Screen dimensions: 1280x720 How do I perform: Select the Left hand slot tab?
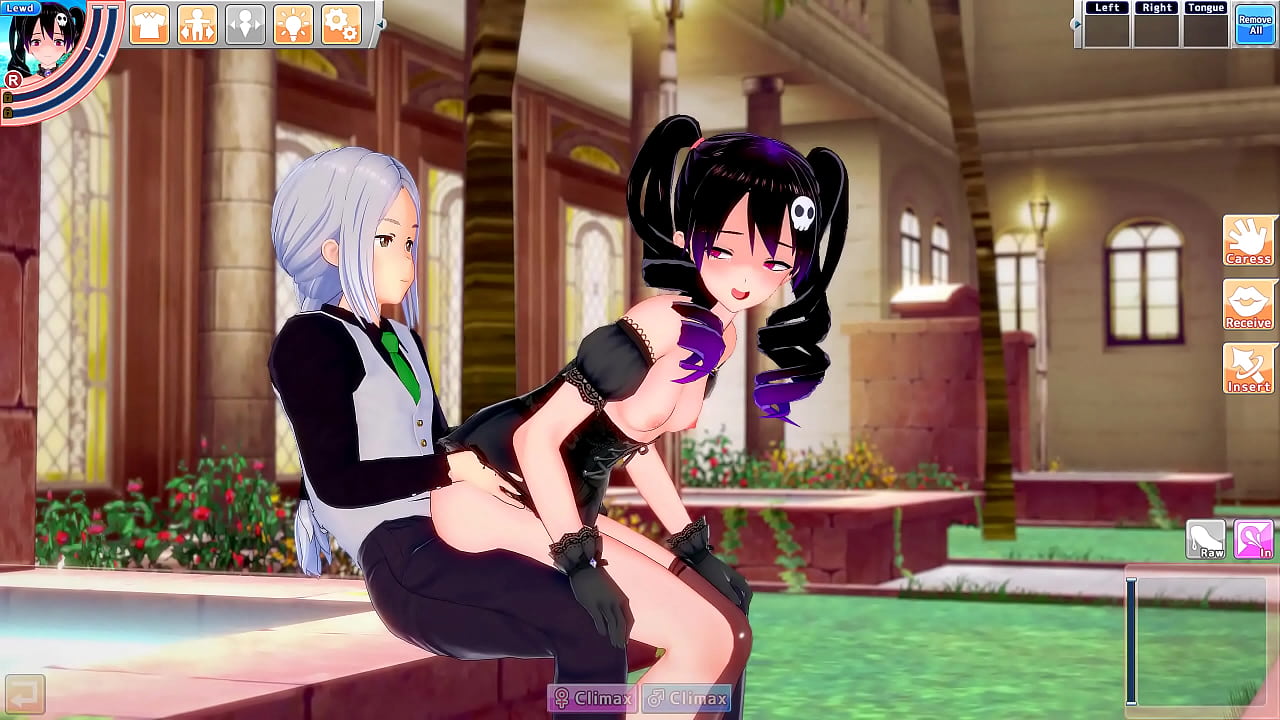[x=1106, y=7]
